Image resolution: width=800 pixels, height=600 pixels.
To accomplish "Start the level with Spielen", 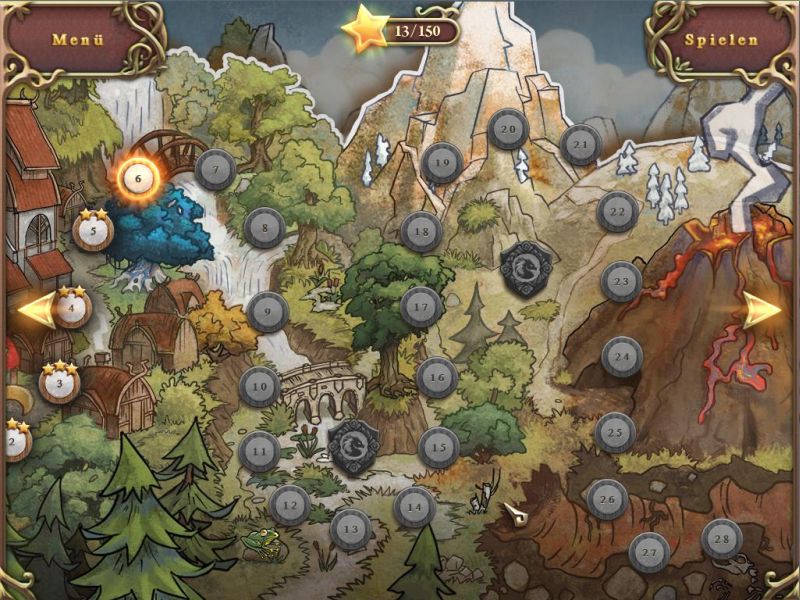I will click(x=721, y=41).
